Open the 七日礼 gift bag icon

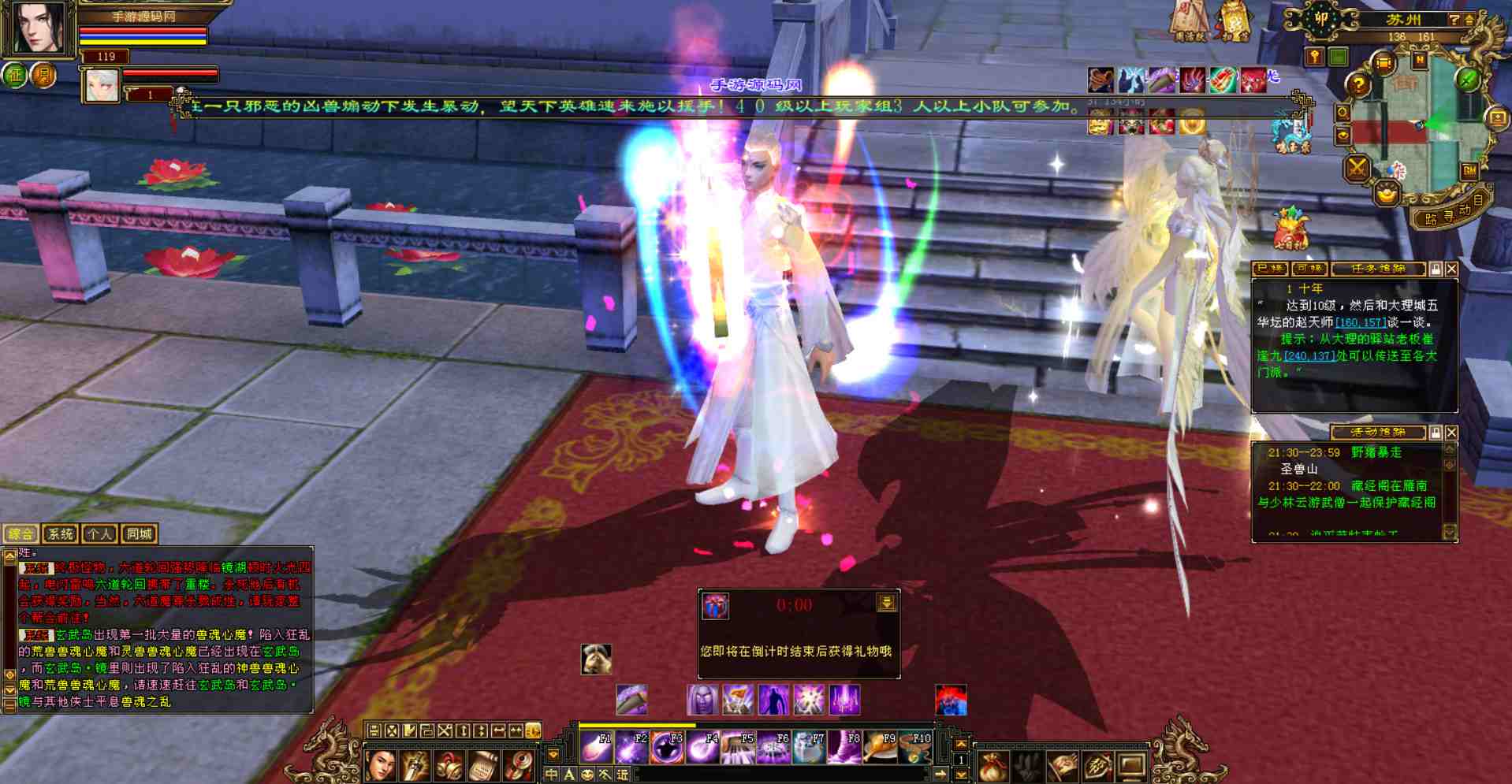point(1290,229)
